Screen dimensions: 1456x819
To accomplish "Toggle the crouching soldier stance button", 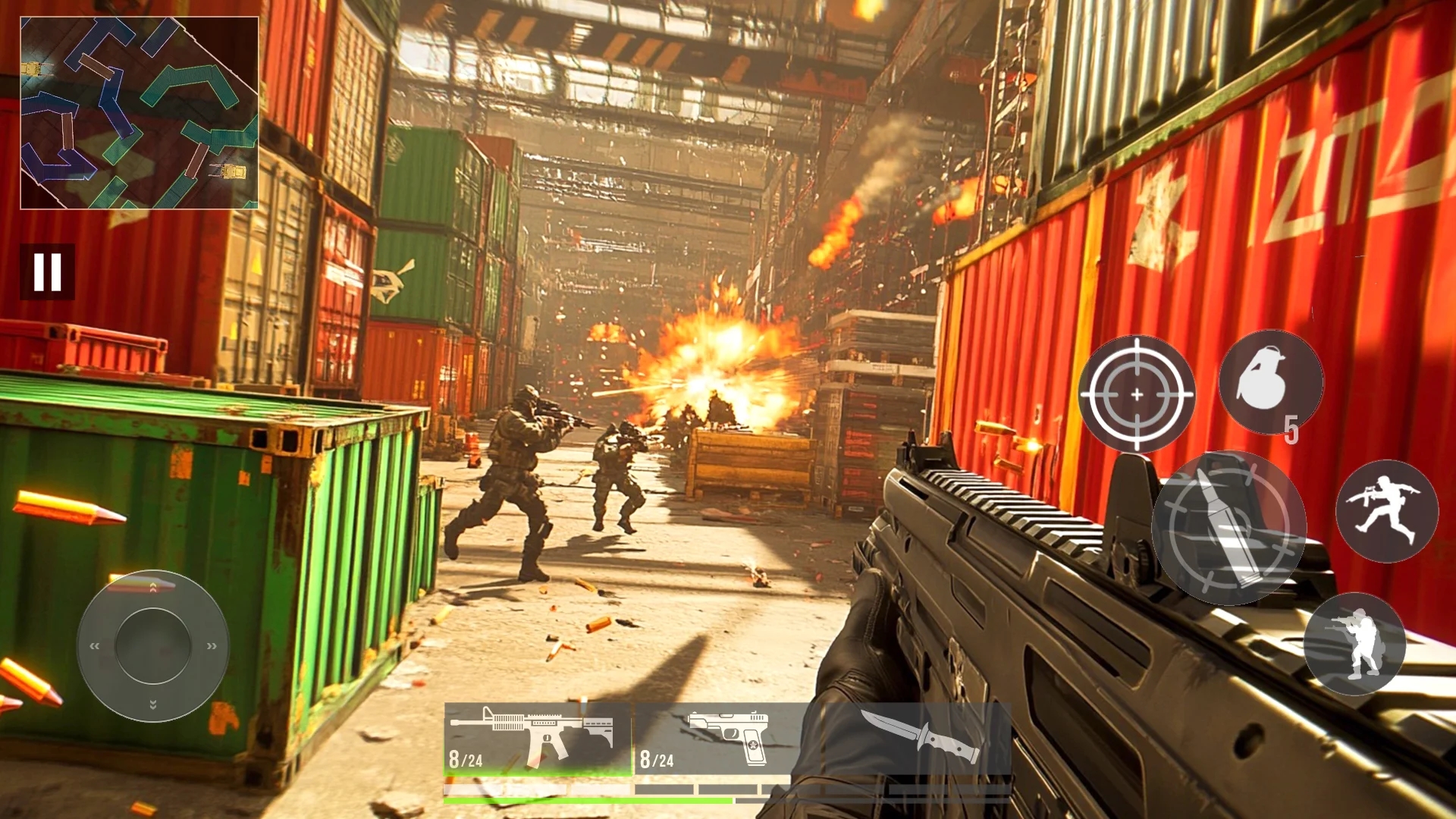I will [x=1354, y=644].
